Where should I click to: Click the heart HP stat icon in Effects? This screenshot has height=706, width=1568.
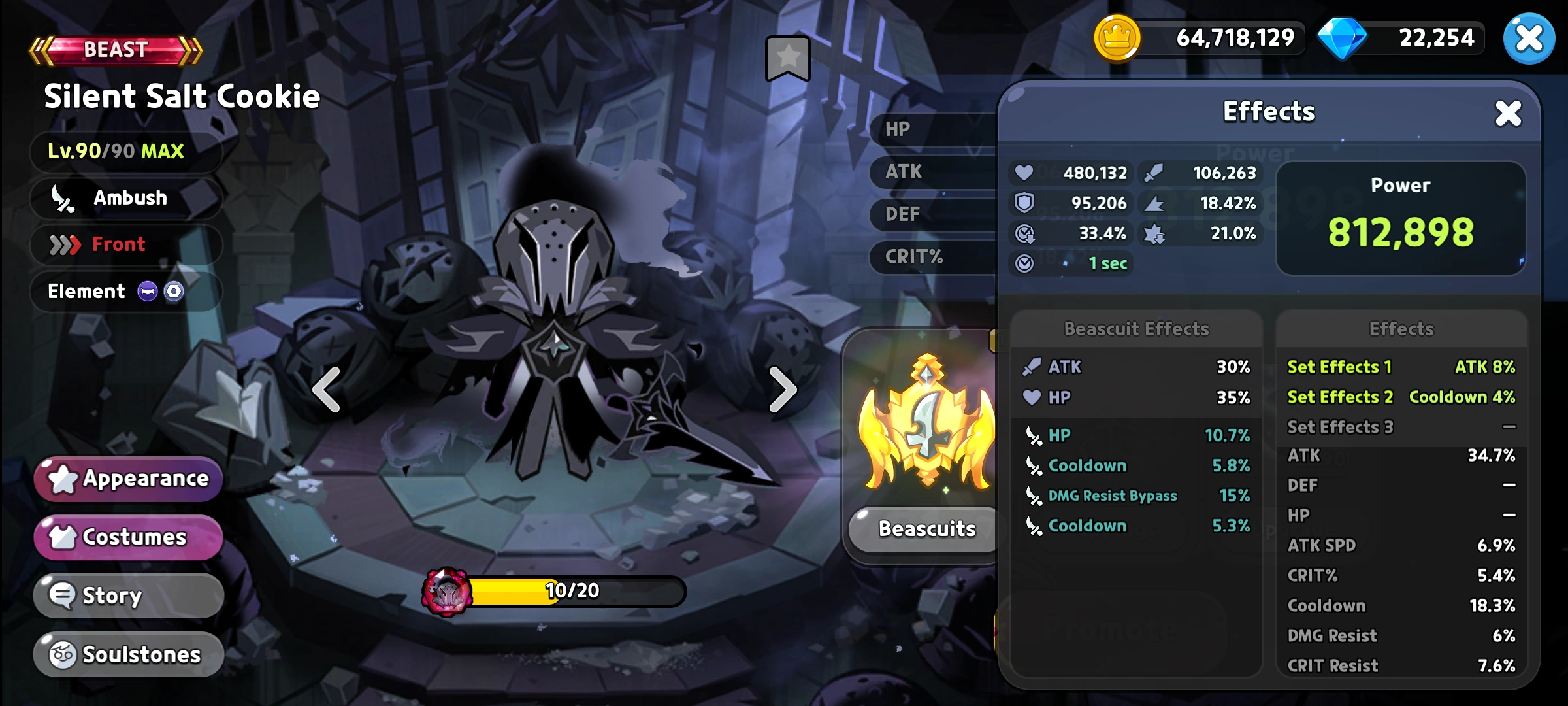click(1024, 173)
